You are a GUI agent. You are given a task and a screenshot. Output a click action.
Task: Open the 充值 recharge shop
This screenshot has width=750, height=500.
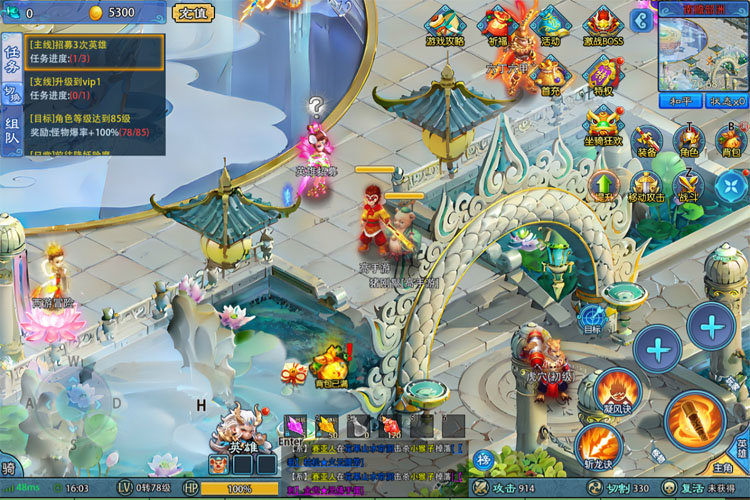tap(191, 13)
